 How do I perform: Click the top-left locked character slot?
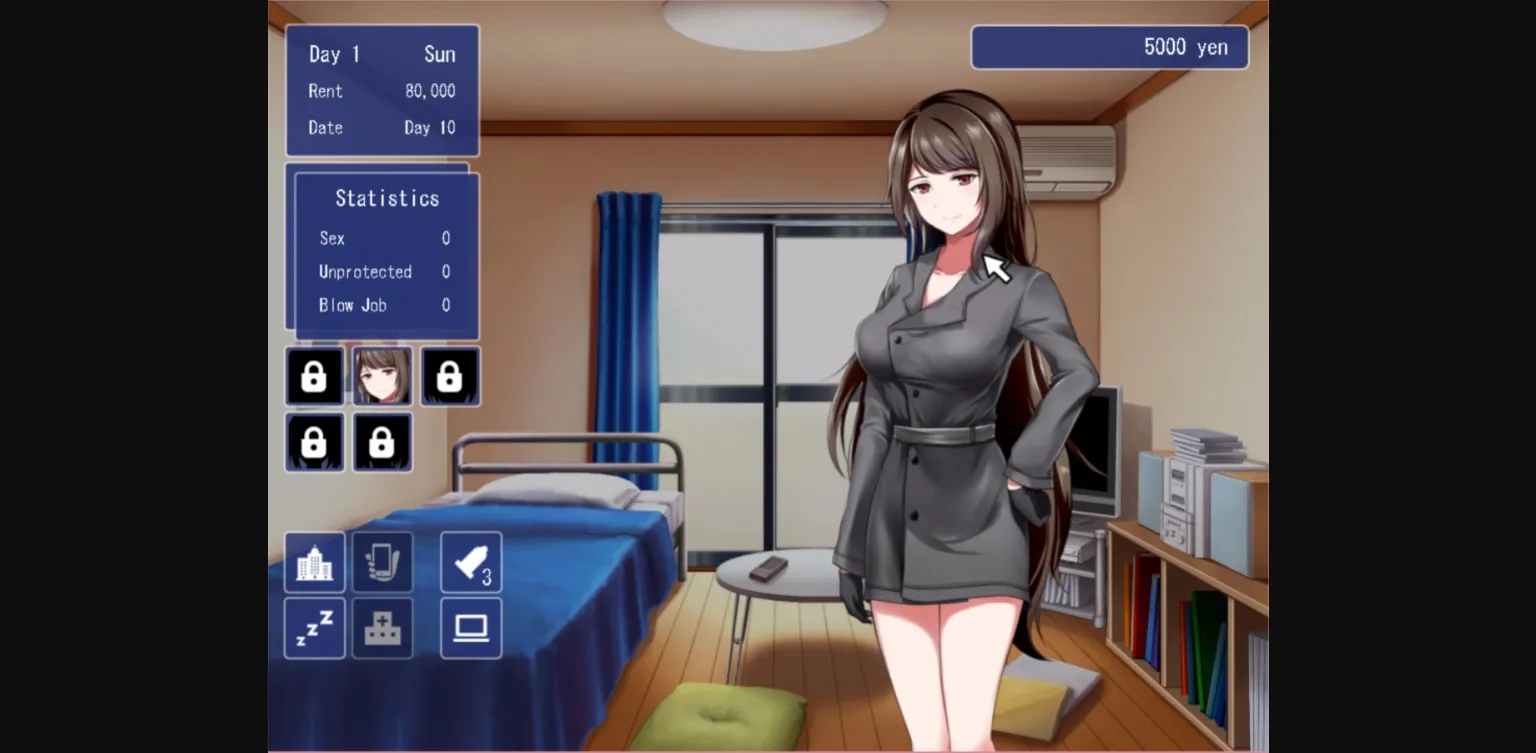(x=314, y=376)
